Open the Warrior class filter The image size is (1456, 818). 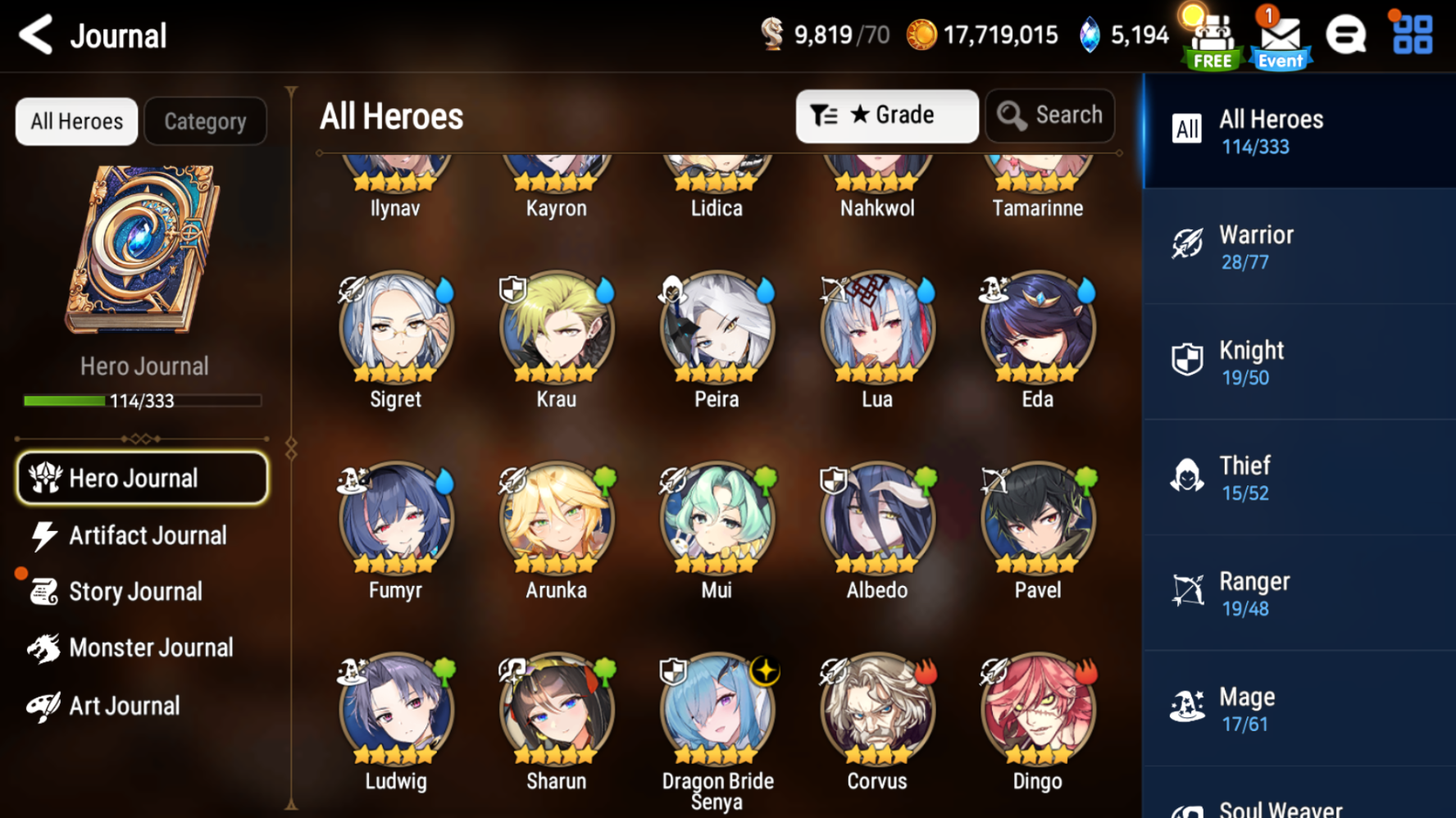[x=1298, y=245]
